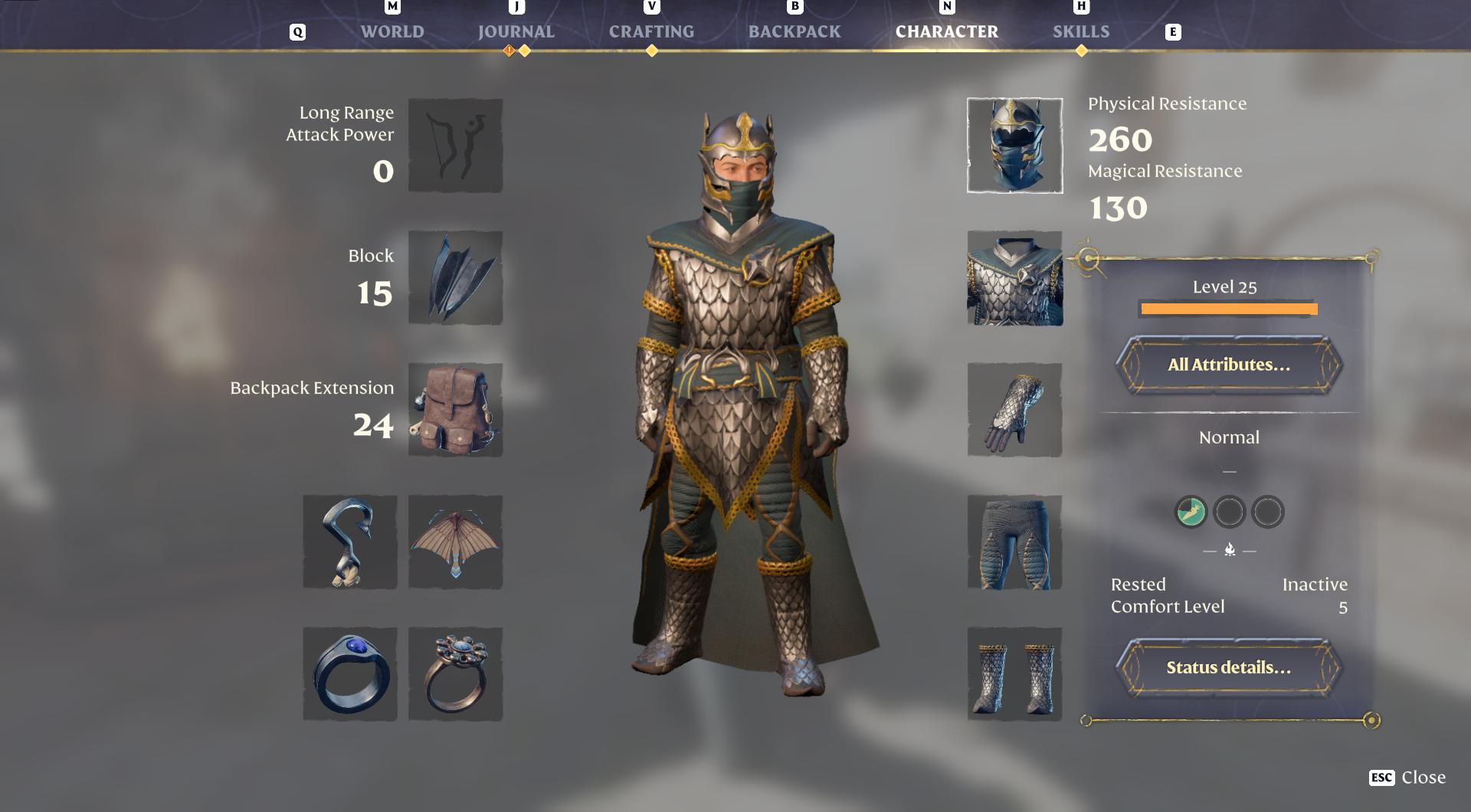Open the leggings equipment slot
This screenshot has width=1471, height=812.
1014,542
